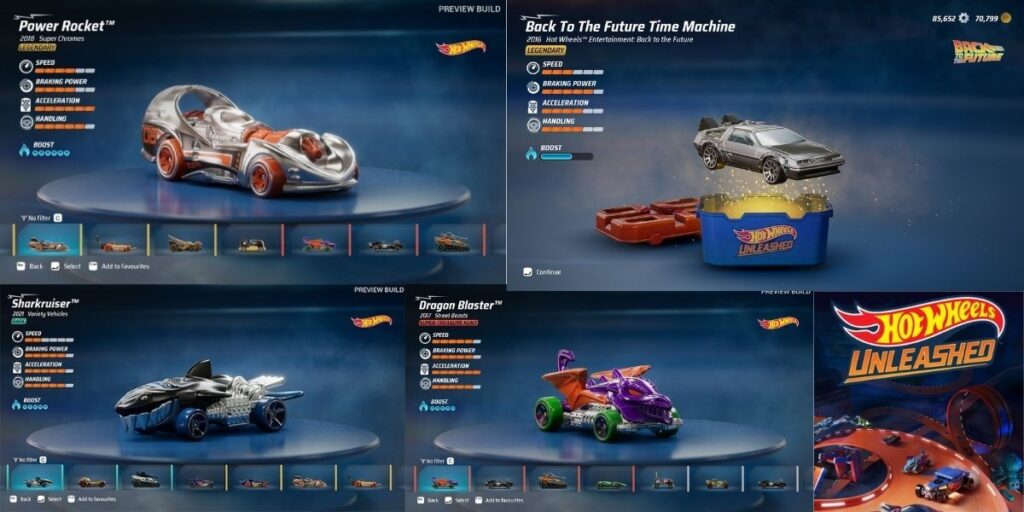Pick the orange tank thumbnail in Power Rocket strip
The image size is (1024, 512).
451,243
